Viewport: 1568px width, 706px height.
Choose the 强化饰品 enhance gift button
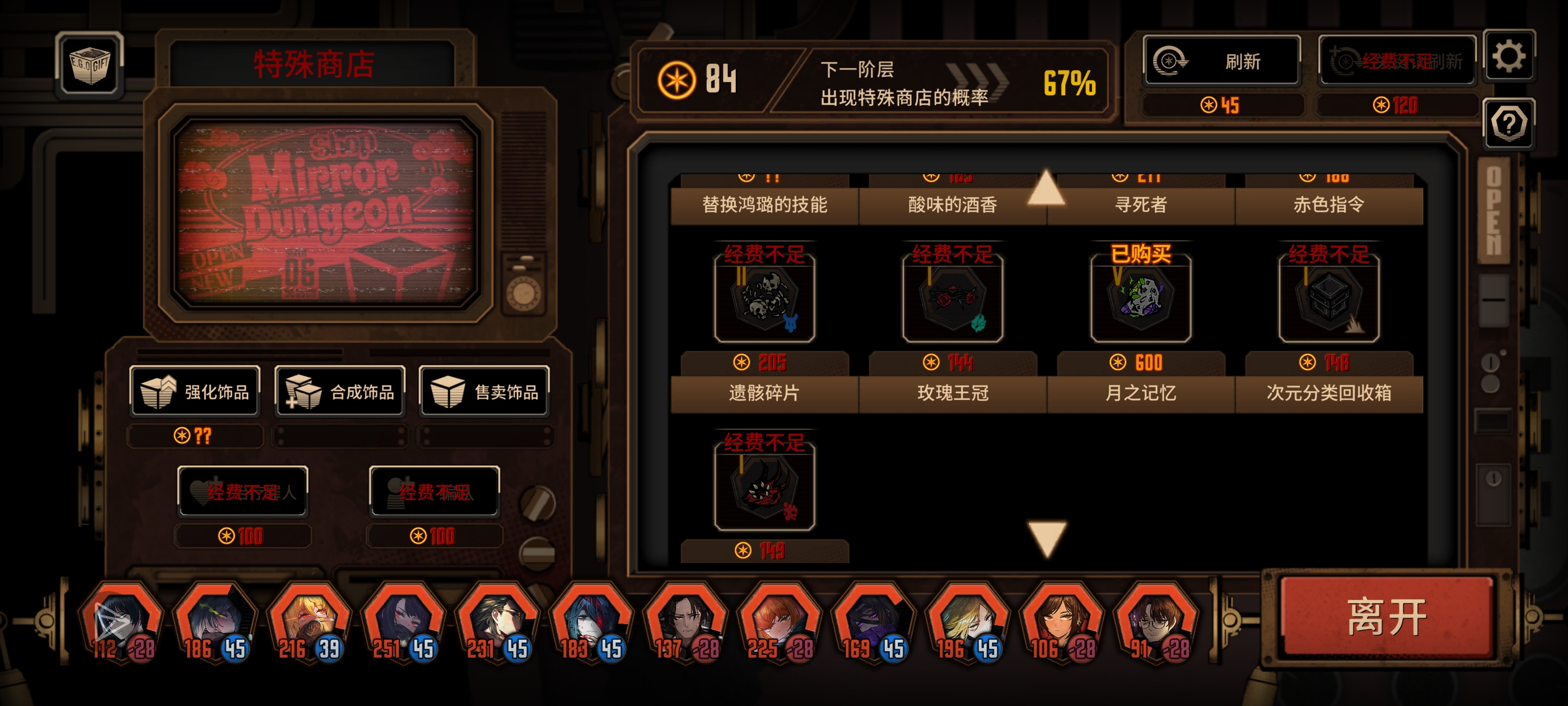pyautogui.click(x=195, y=392)
